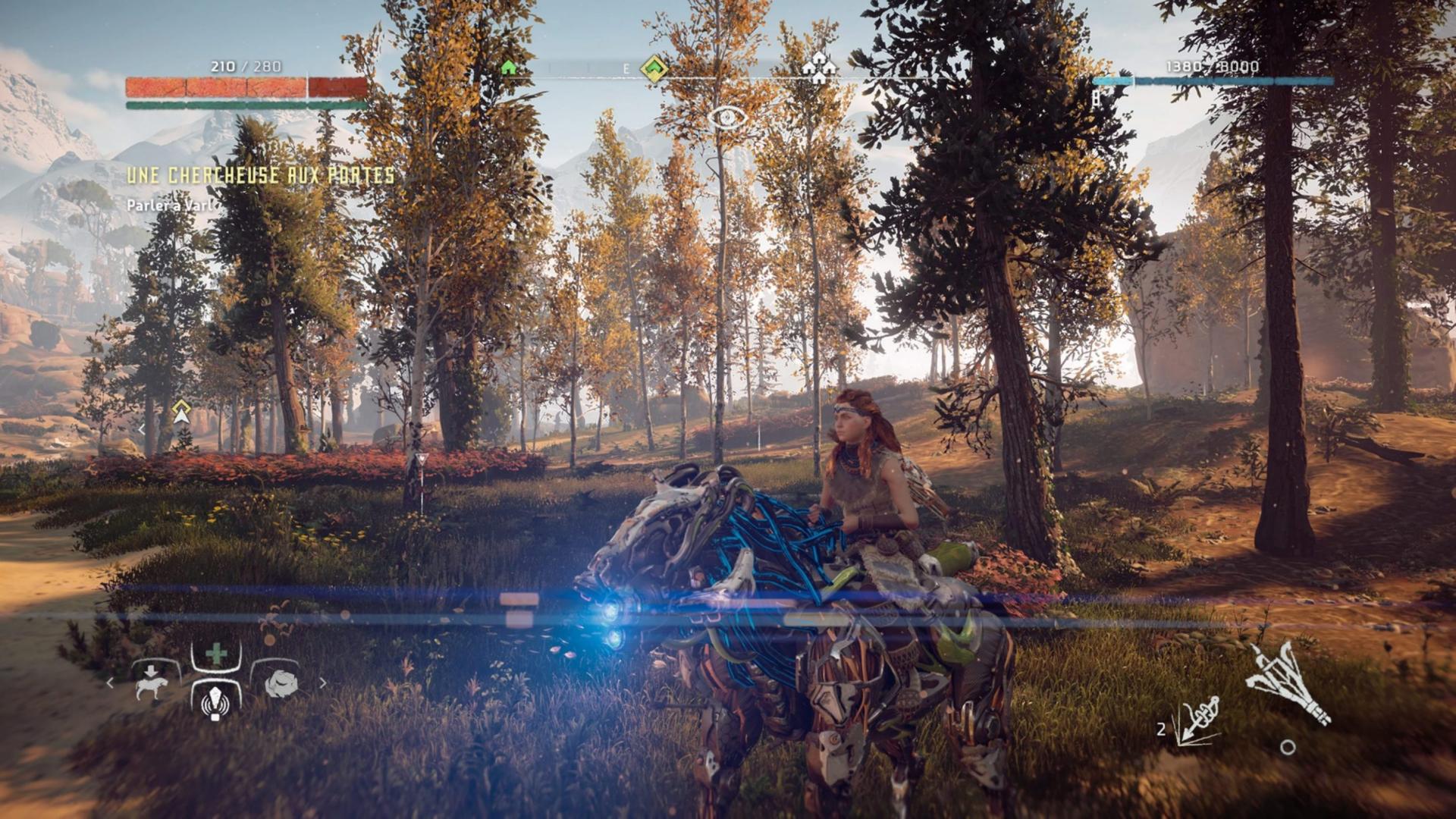1456x819 pixels.
Task: Select the equipped bow weapon icon
Action: 1287,682
